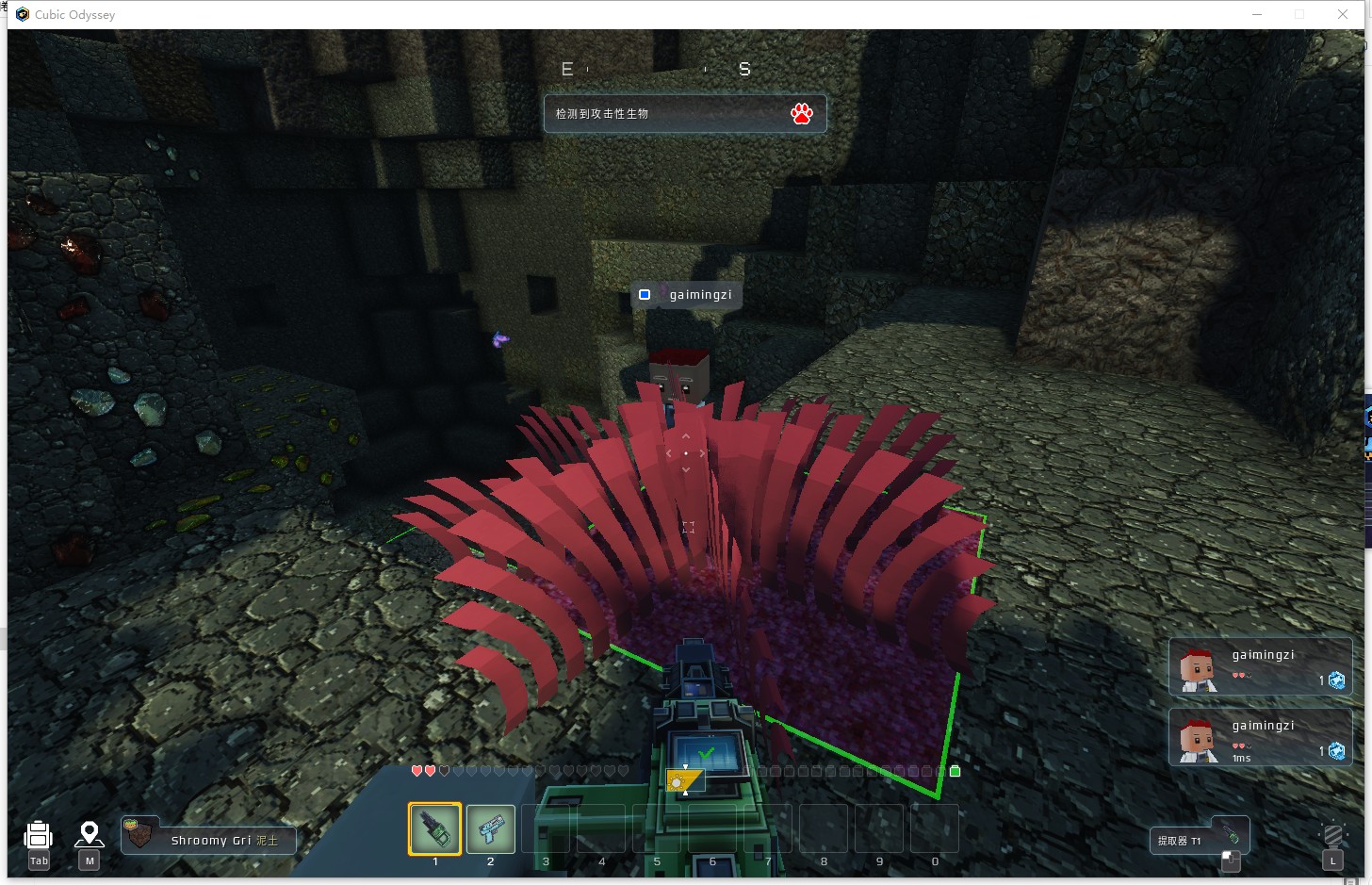Open the map pin icon
The height and width of the screenshot is (885, 1372).
[90, 834]
